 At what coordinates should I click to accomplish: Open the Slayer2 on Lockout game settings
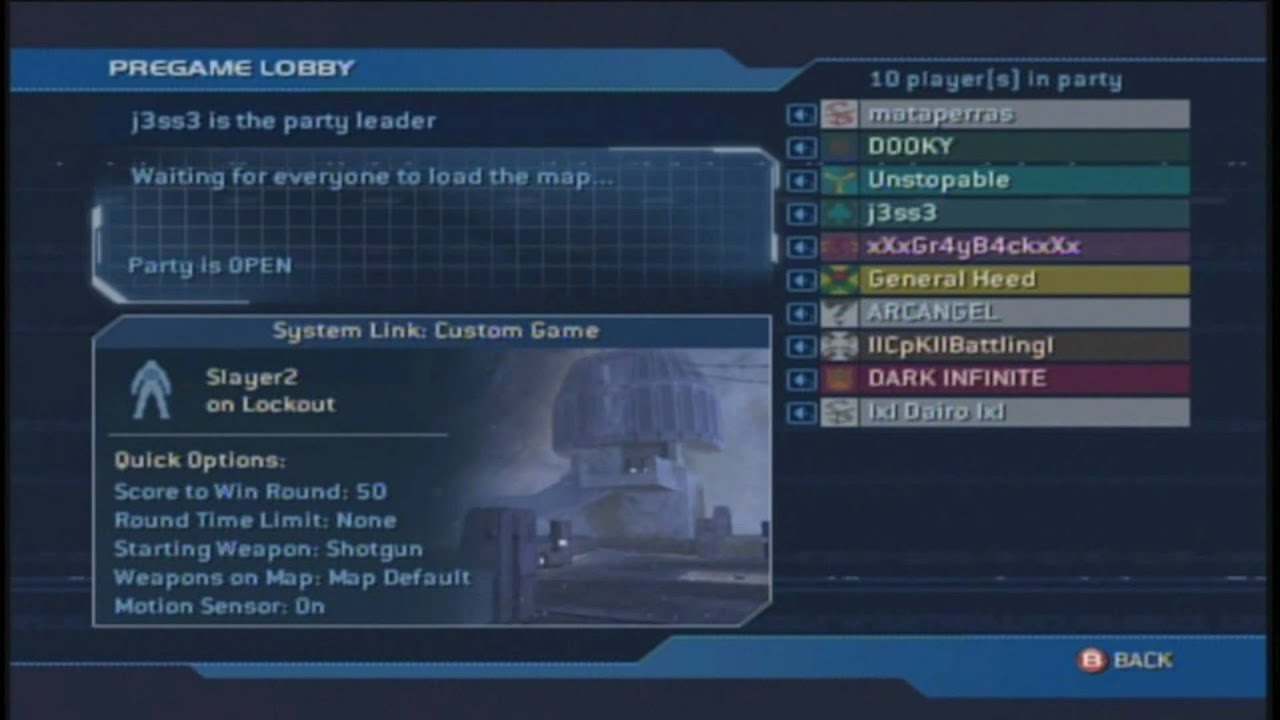point(270,391)
